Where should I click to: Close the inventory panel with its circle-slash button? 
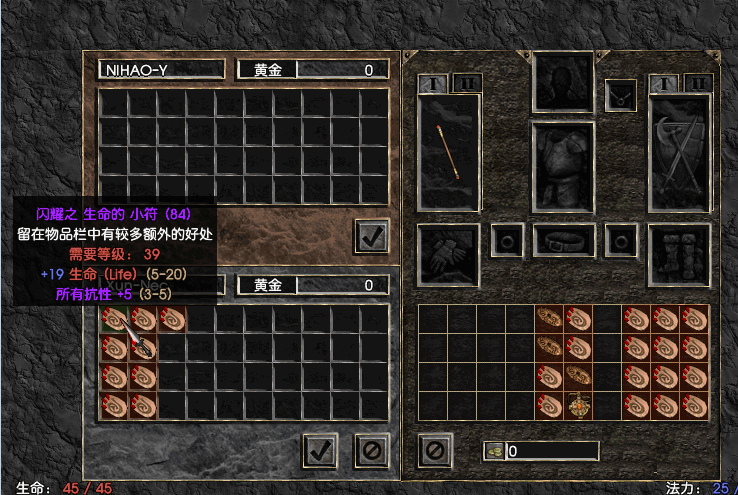pyautogui.click(x=434, y=450)
